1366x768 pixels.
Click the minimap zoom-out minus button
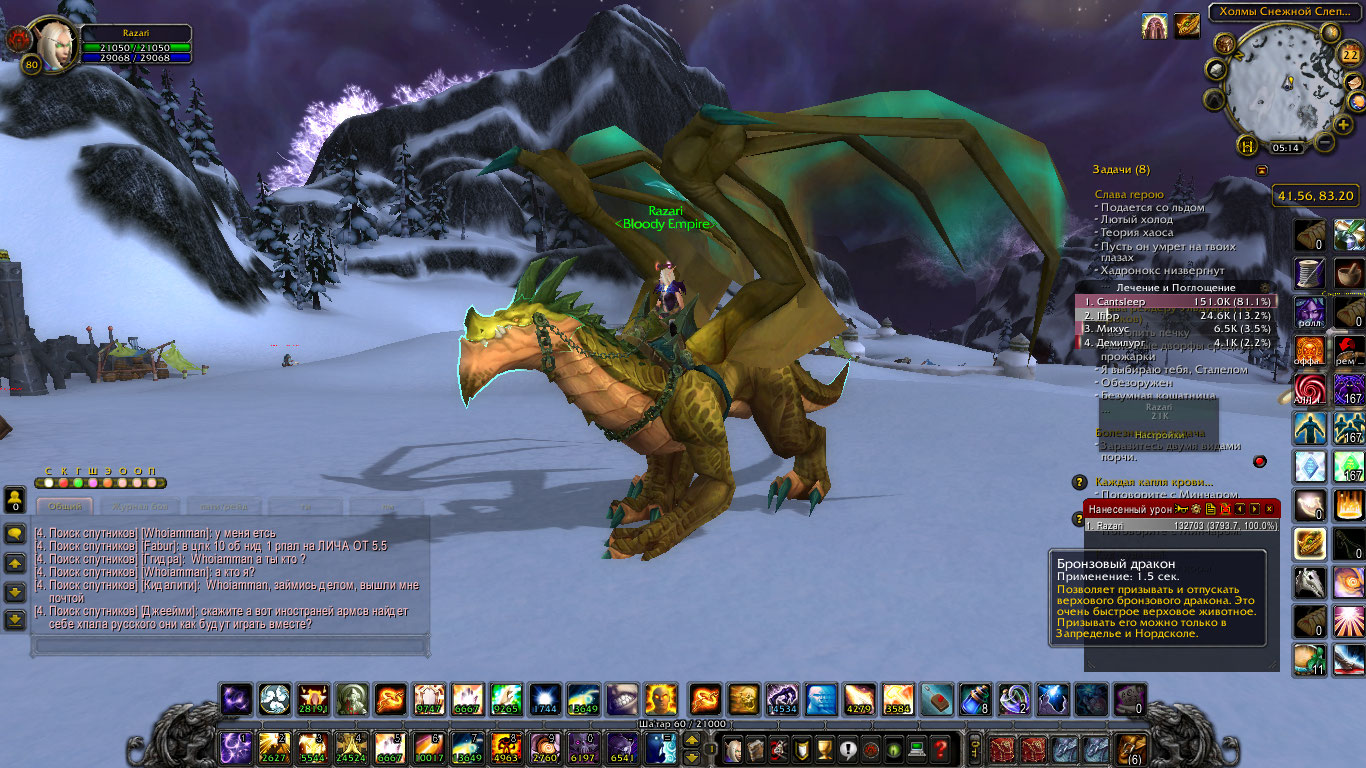1324,143
